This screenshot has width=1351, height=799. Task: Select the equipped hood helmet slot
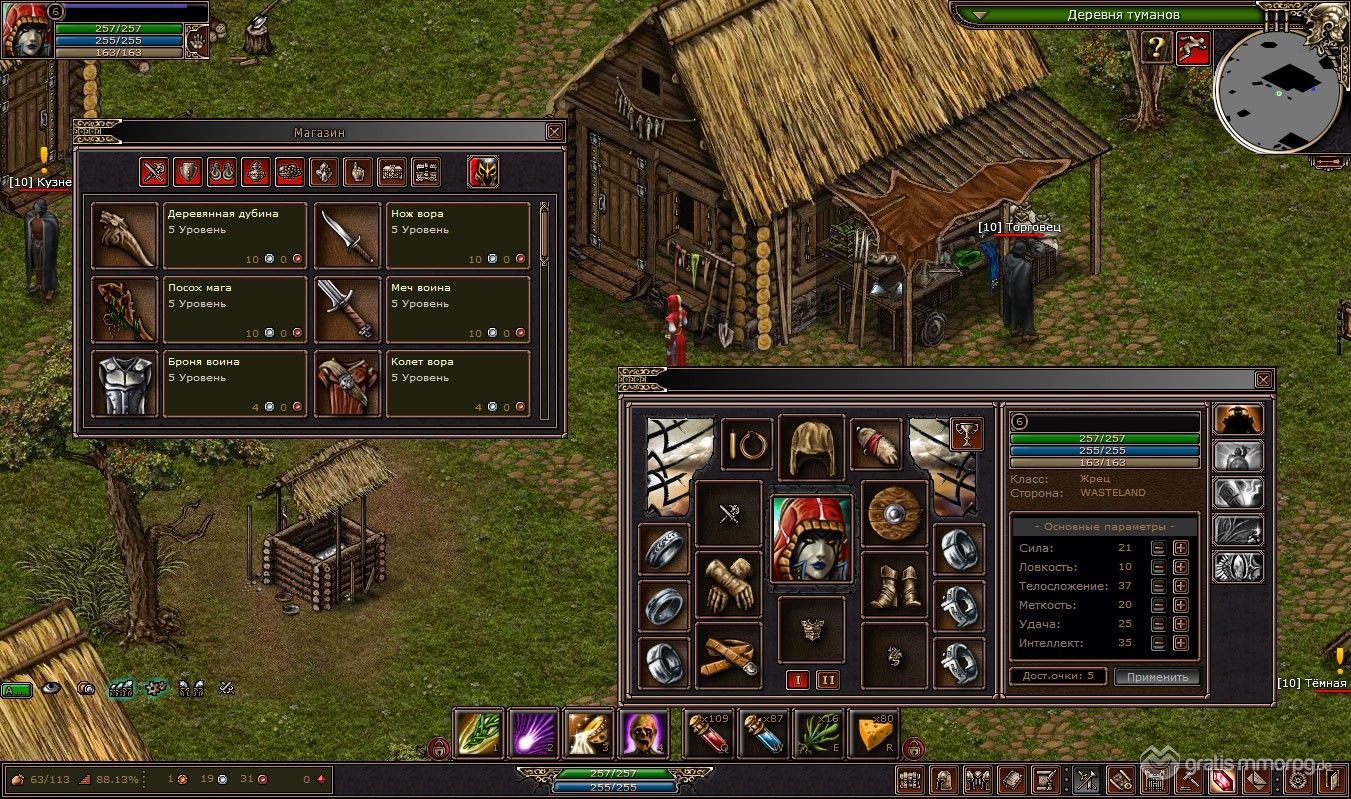tap(811, 447)
